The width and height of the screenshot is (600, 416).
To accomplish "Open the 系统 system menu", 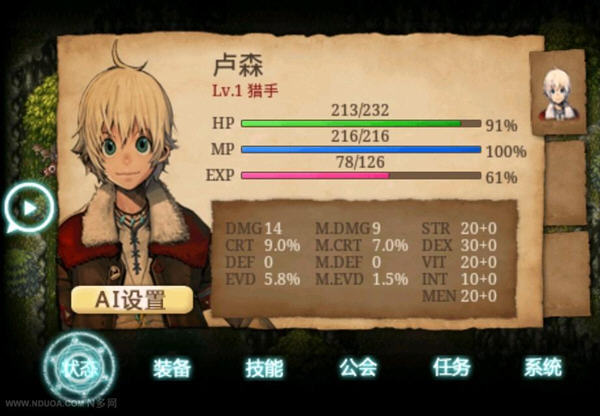I will (543, 368).
